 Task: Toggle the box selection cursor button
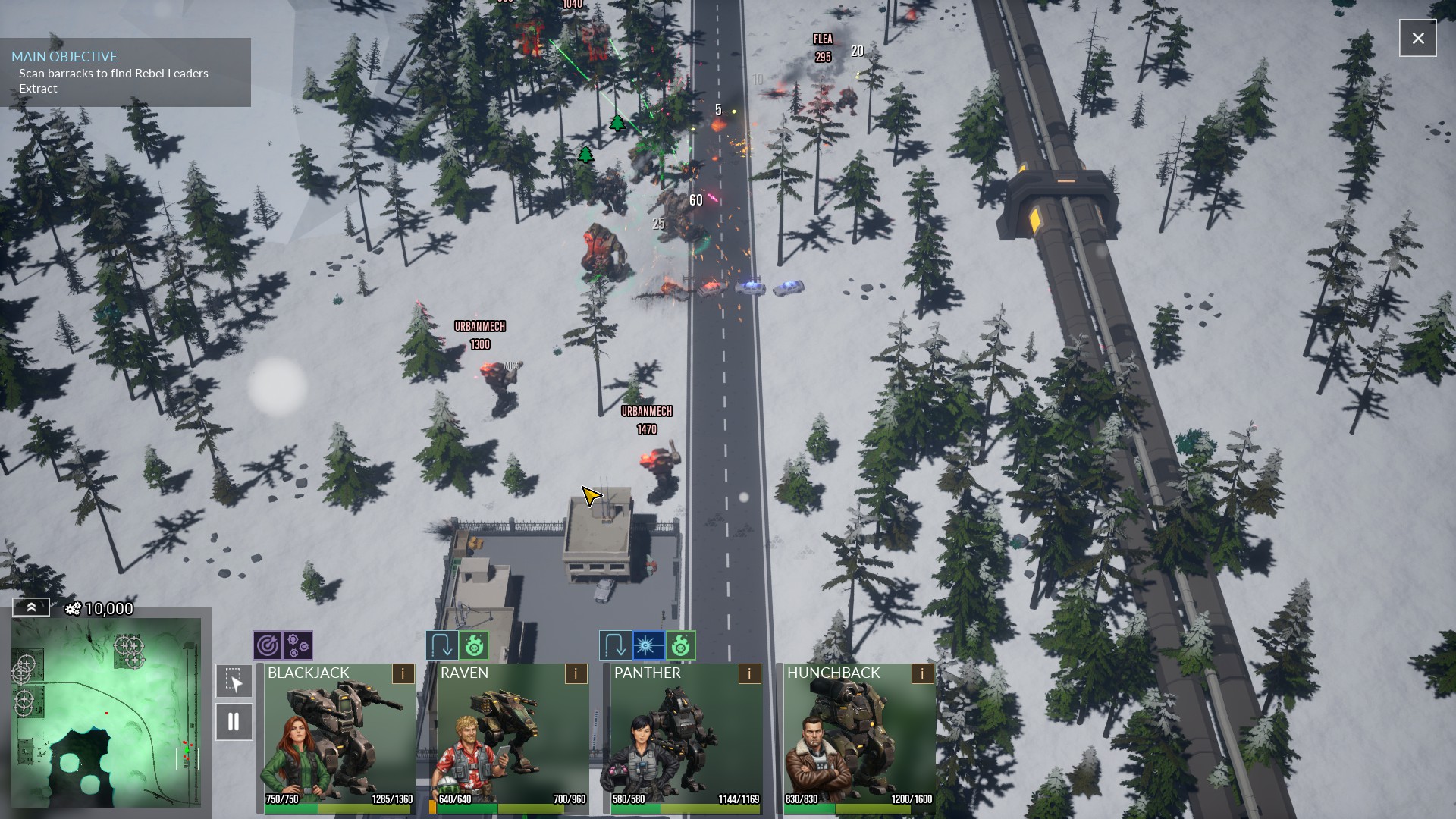point(234,681)
